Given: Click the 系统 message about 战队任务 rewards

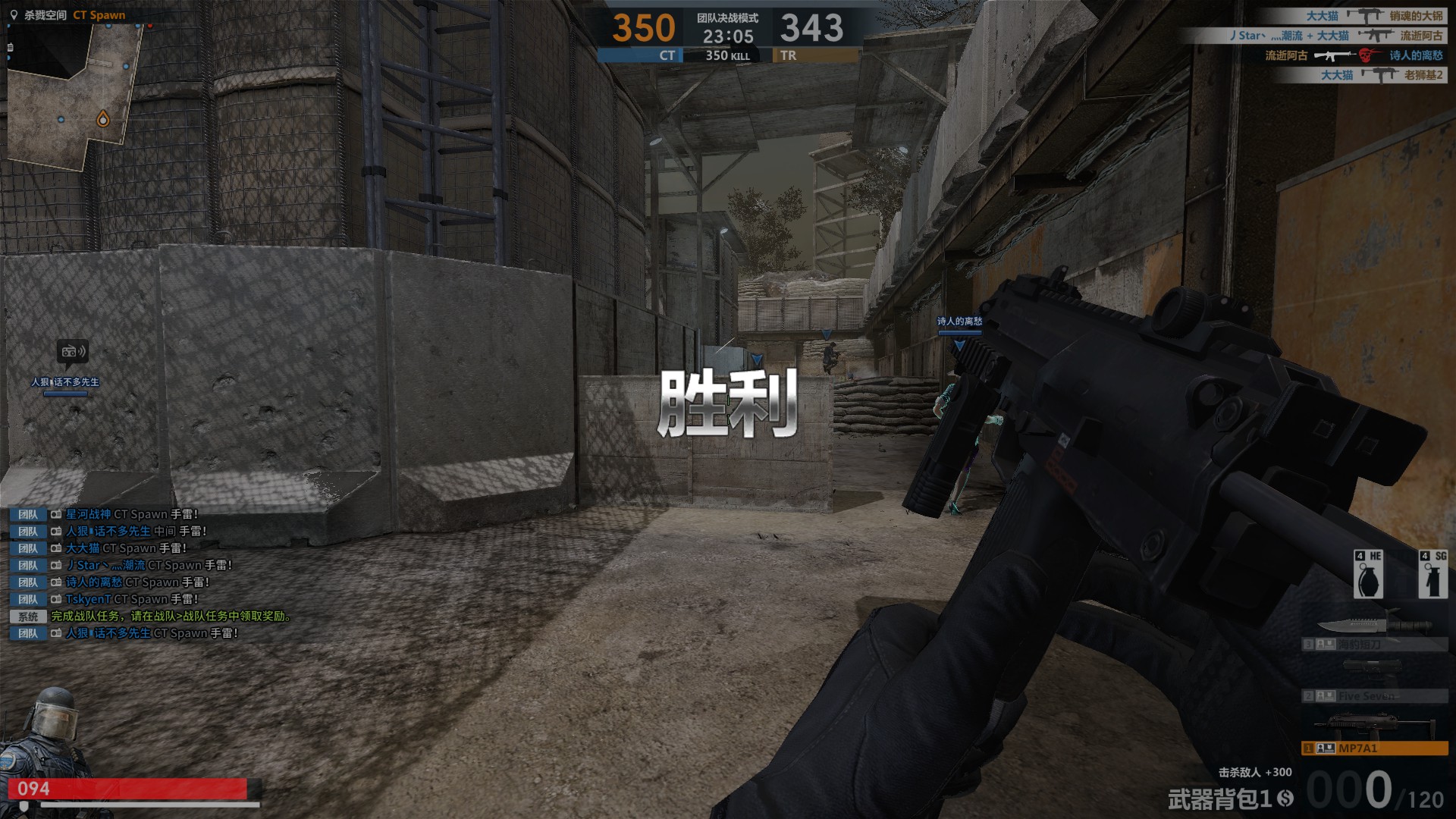Looking at the screenshot, I should 171,616.
